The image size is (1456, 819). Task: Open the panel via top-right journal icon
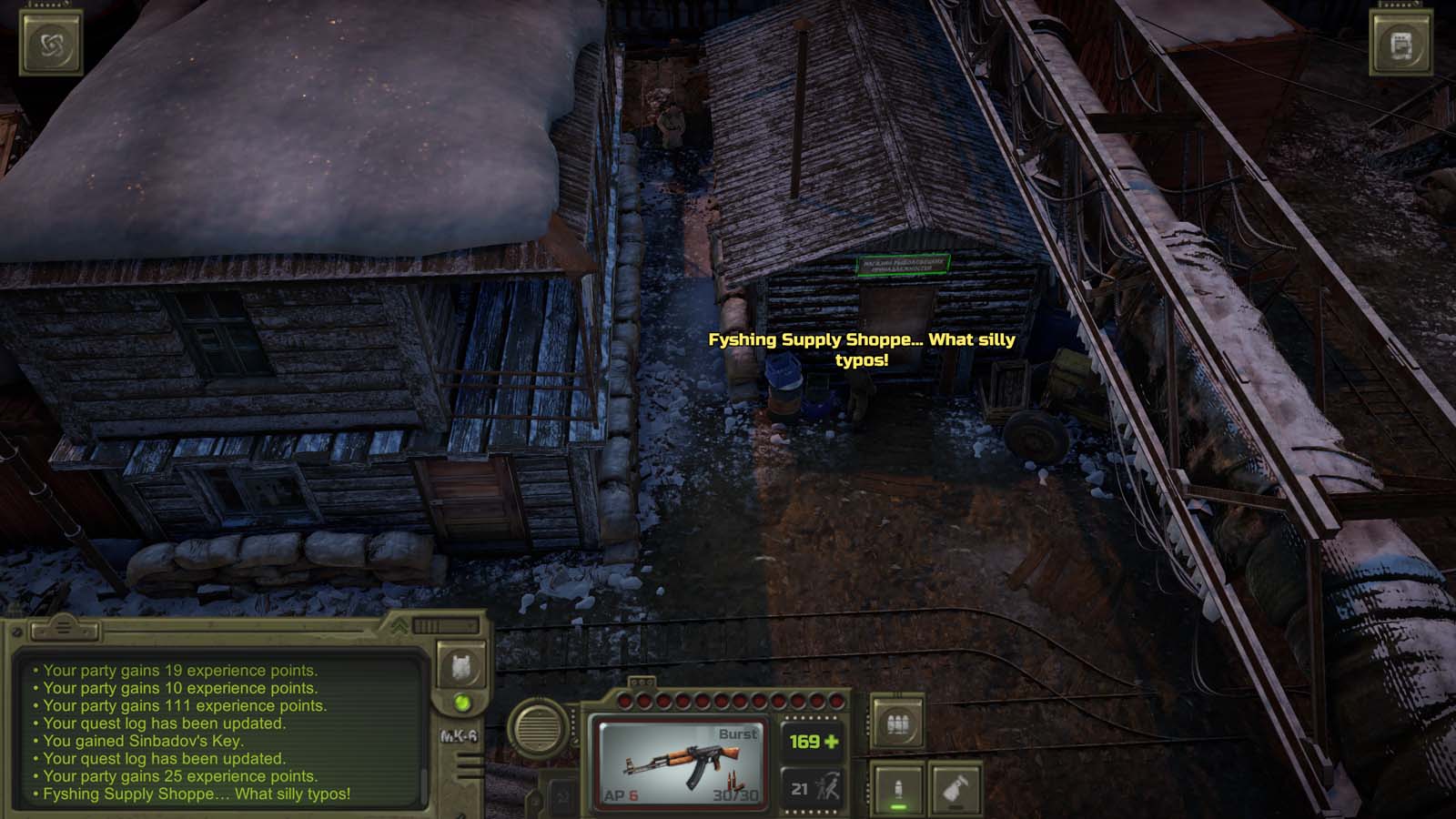(1402, 41)
